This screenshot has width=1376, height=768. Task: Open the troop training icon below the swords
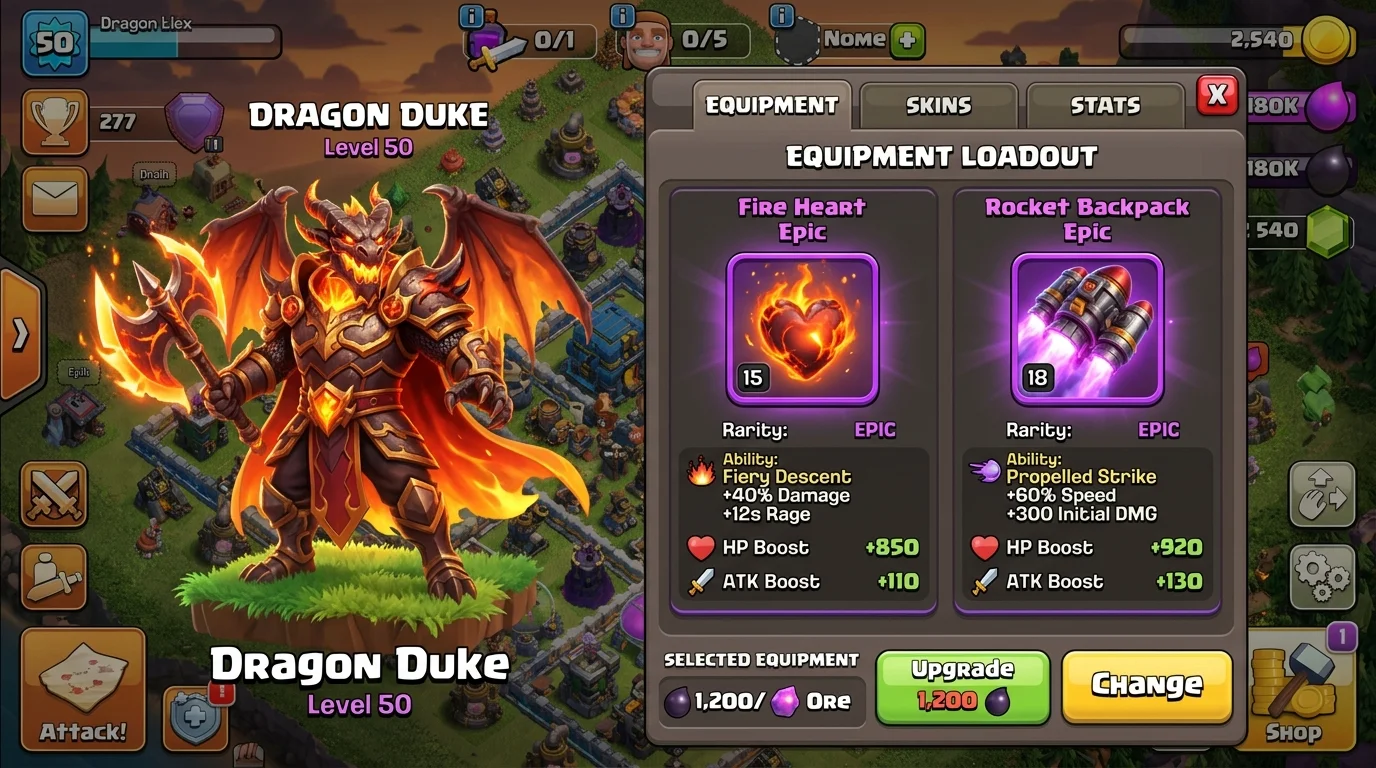tap(55, 578)
